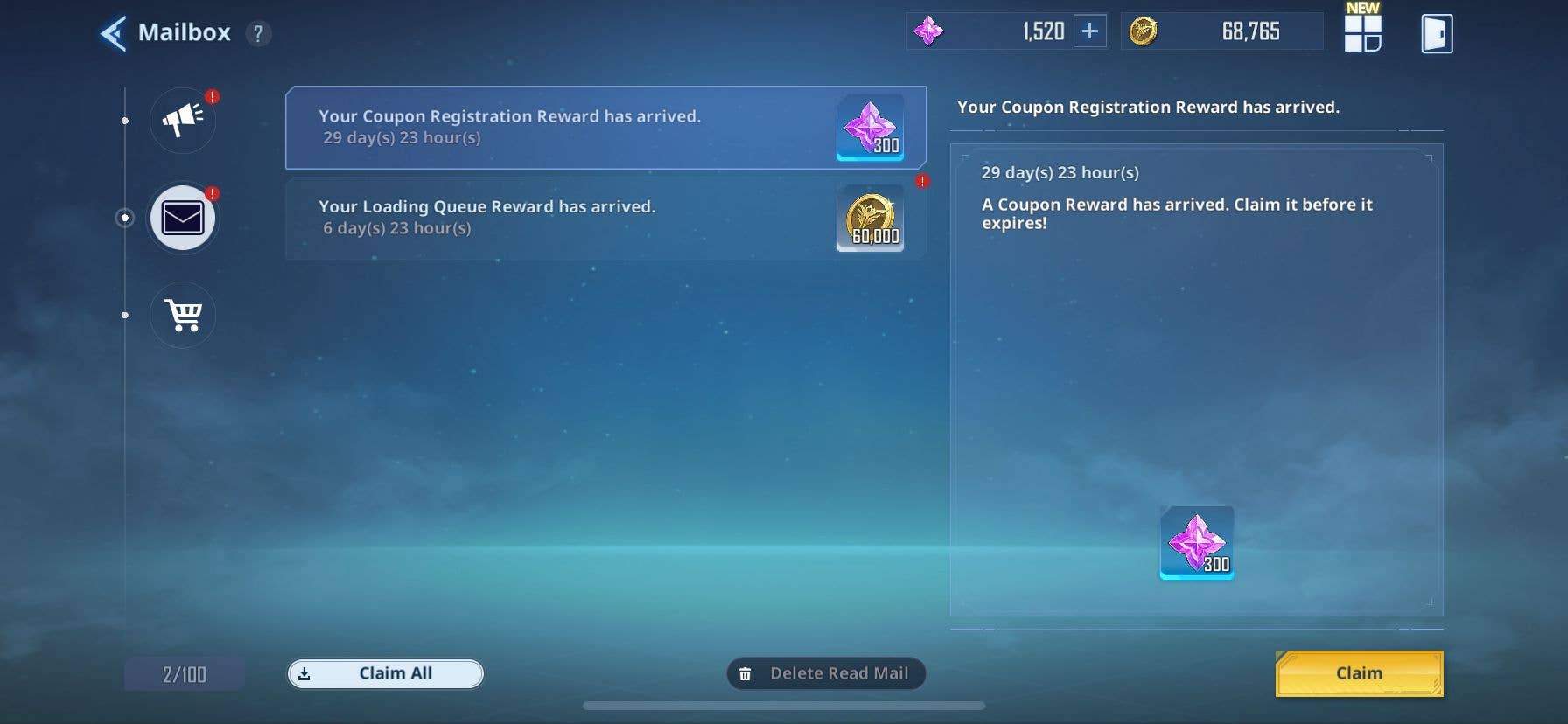Exit via the door icon
The height and width of the screenshot is (724, 1568).
click(x=1437, y=34)
